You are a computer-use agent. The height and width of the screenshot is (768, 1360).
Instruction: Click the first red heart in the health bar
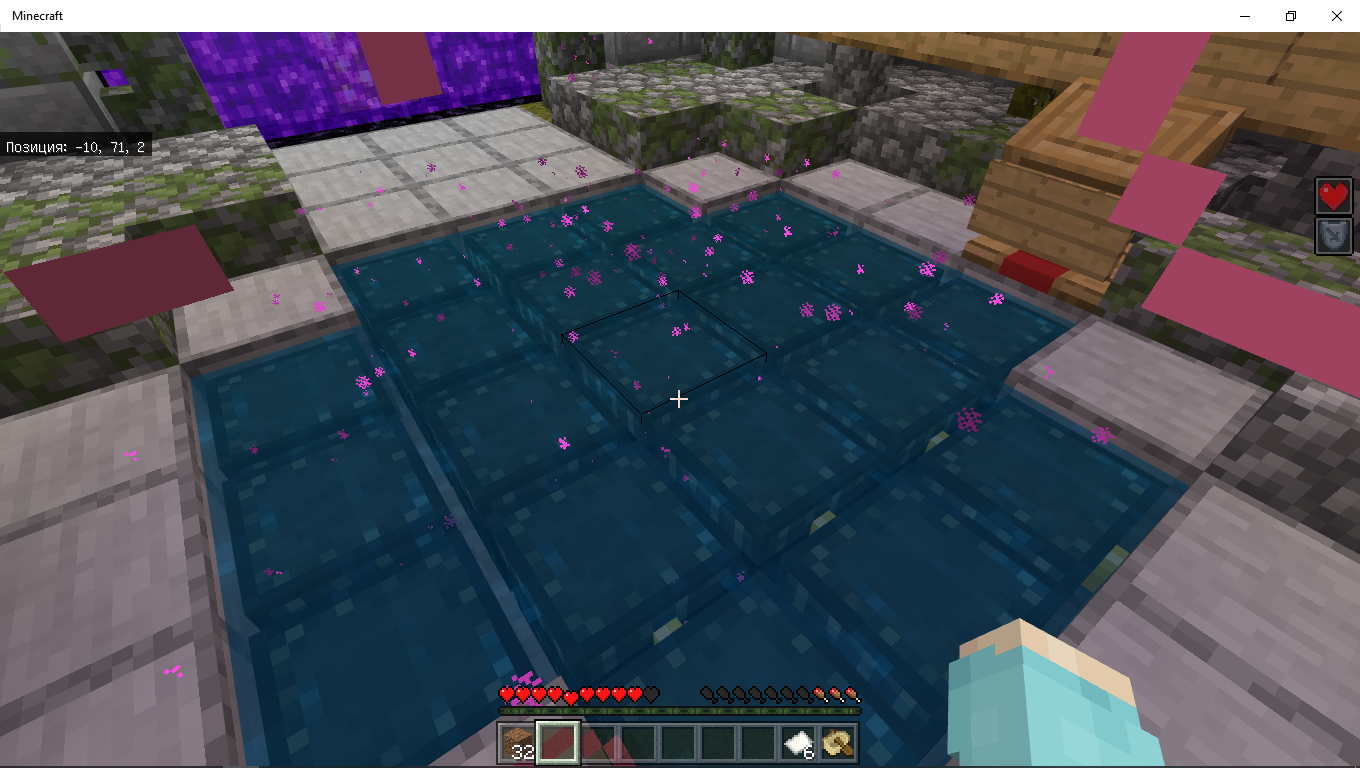click(504, 694)
